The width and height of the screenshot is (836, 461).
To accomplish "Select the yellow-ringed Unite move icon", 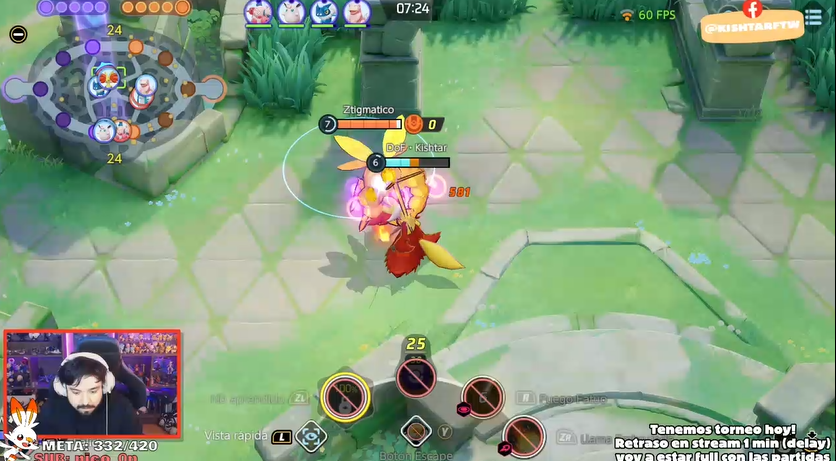I will [346, 398].
